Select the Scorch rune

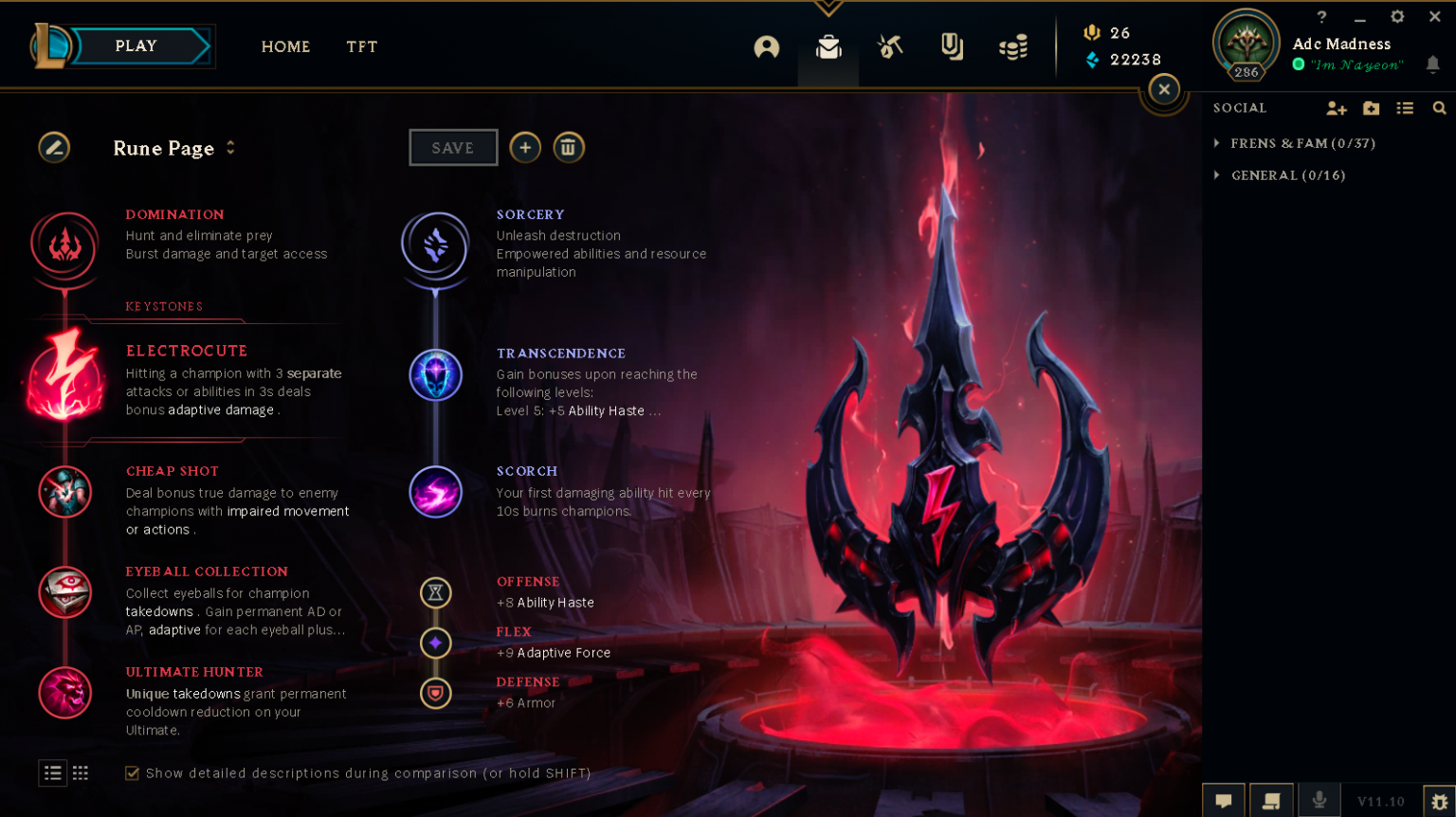(435, 492)
